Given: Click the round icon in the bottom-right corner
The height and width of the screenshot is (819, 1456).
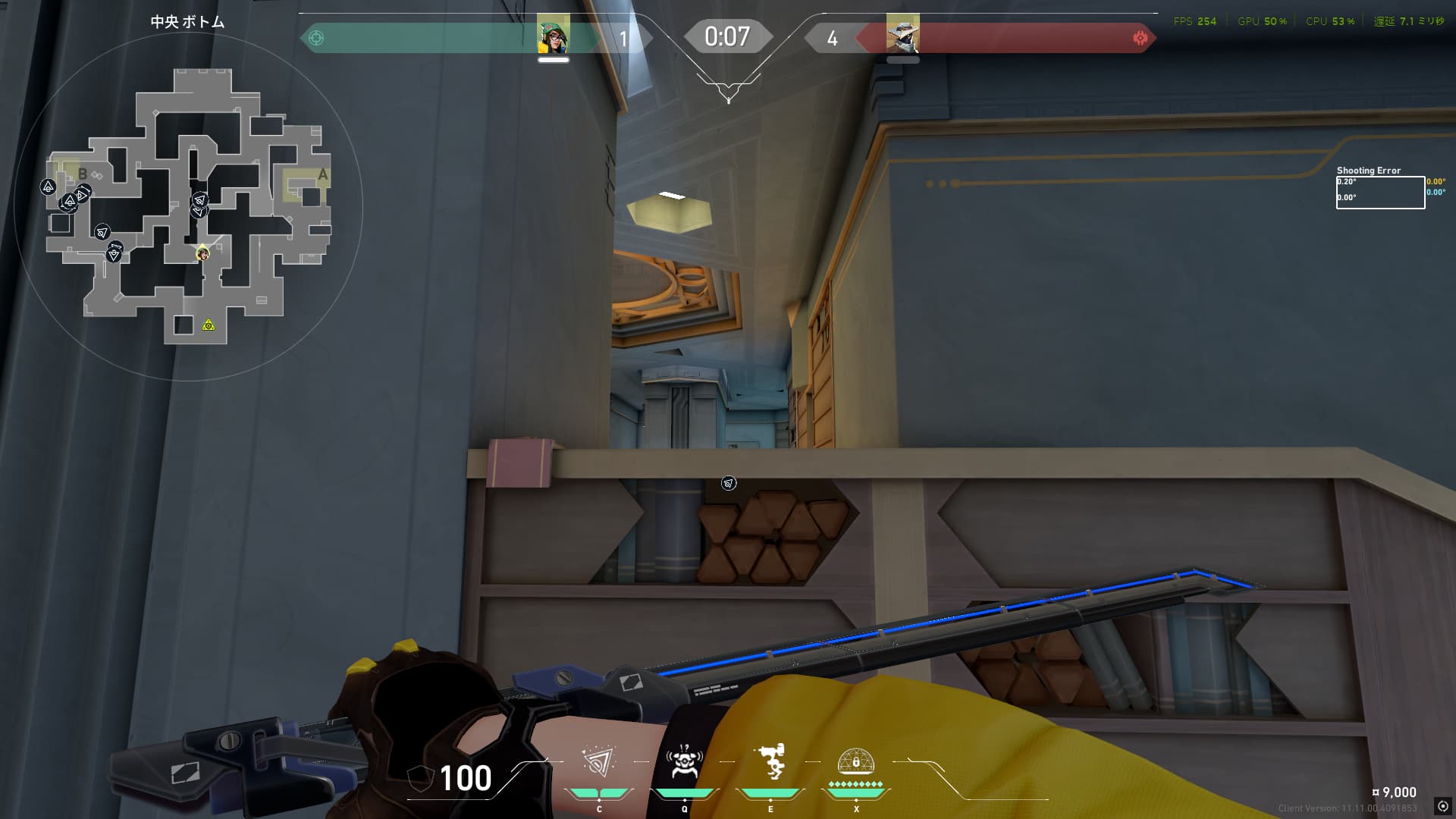Looking at the screenshot, I should [x=1442, y=806].
